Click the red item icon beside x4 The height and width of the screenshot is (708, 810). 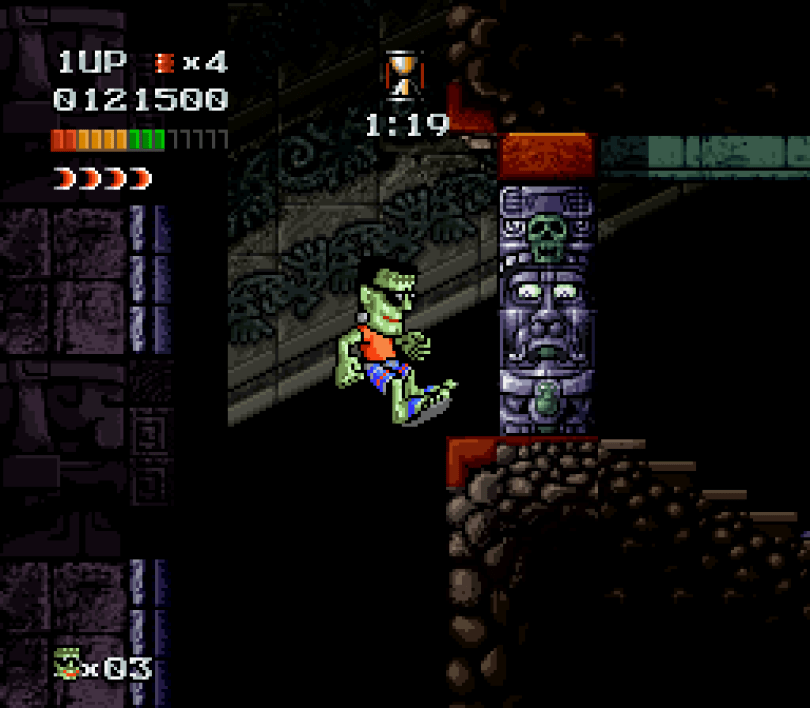[x=164, y=63]
